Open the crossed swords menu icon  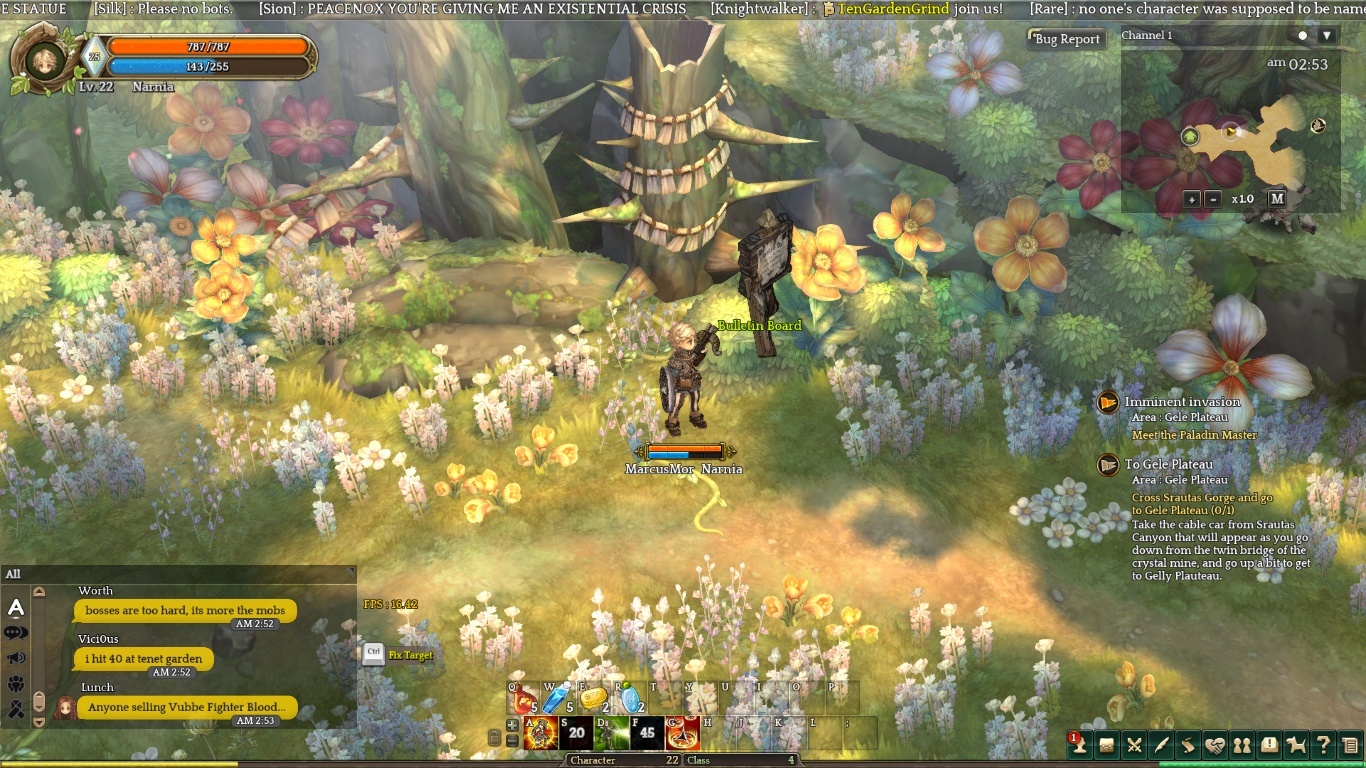click(x=1134, y=744)
